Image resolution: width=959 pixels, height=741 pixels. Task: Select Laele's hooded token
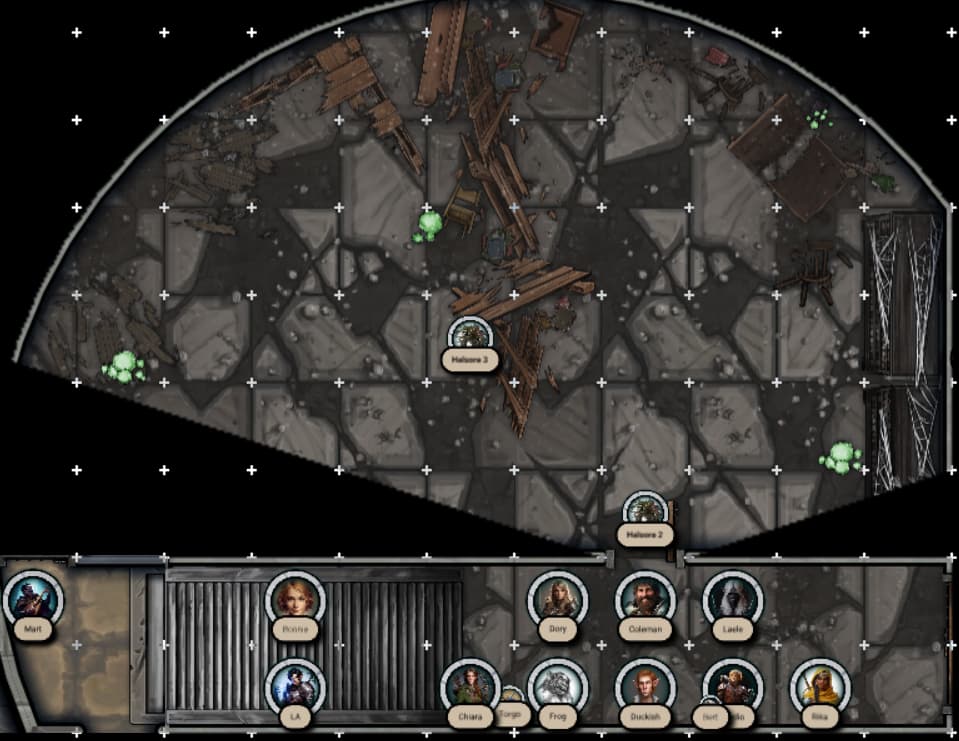tap(732, 599)
